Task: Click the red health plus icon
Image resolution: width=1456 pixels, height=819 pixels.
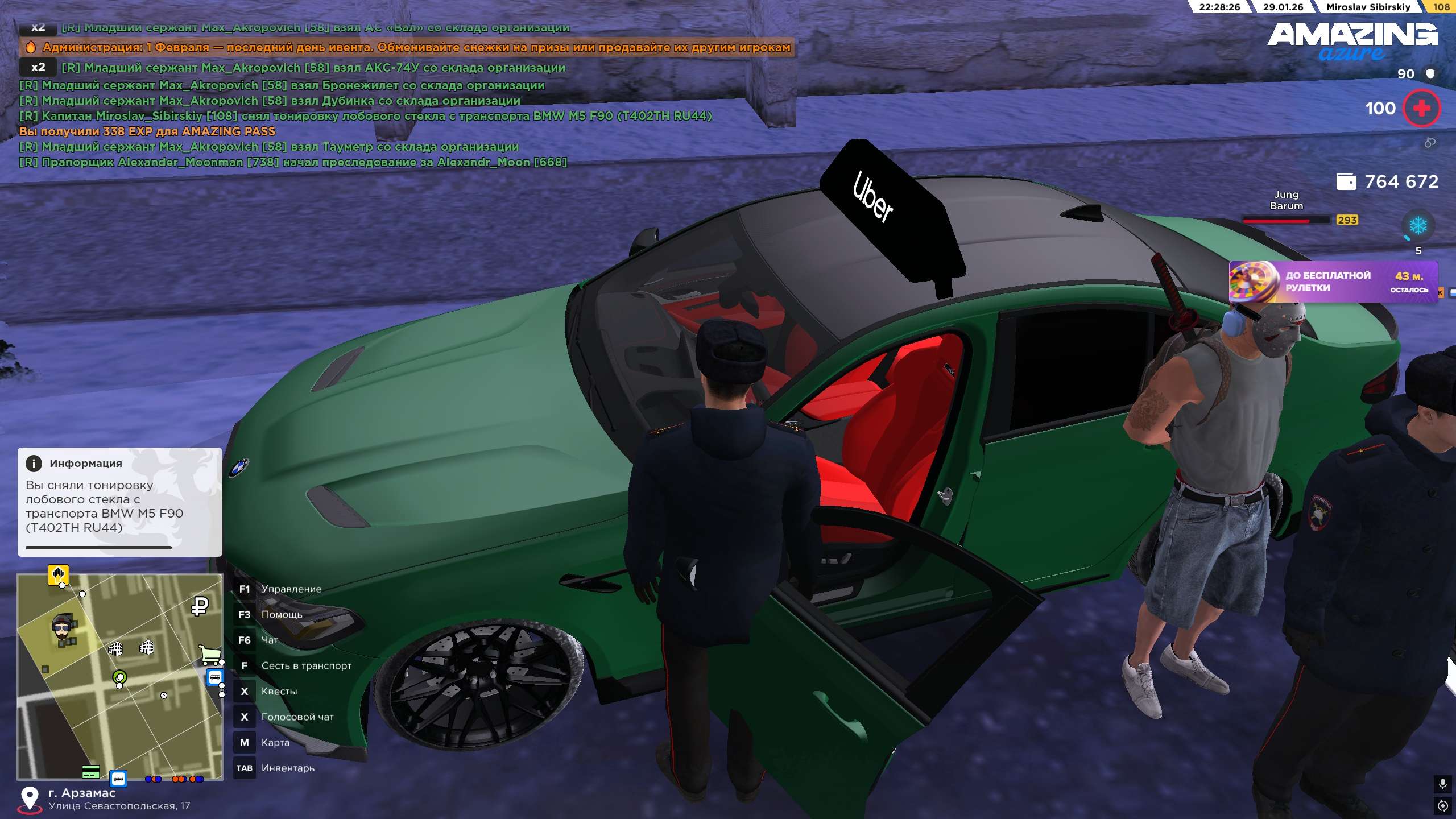Action: click(1421, 108)
